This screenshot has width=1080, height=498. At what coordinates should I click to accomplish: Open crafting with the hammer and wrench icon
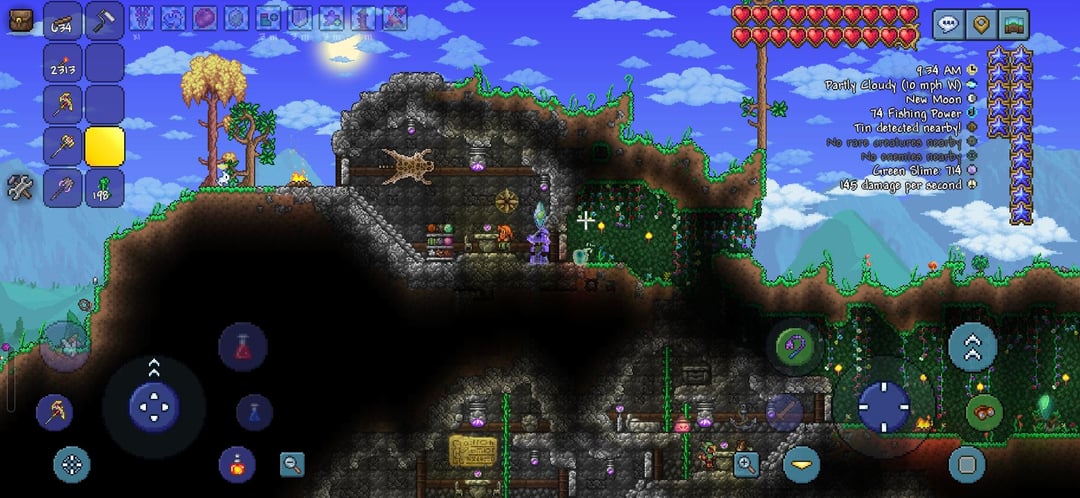[20, 187]
